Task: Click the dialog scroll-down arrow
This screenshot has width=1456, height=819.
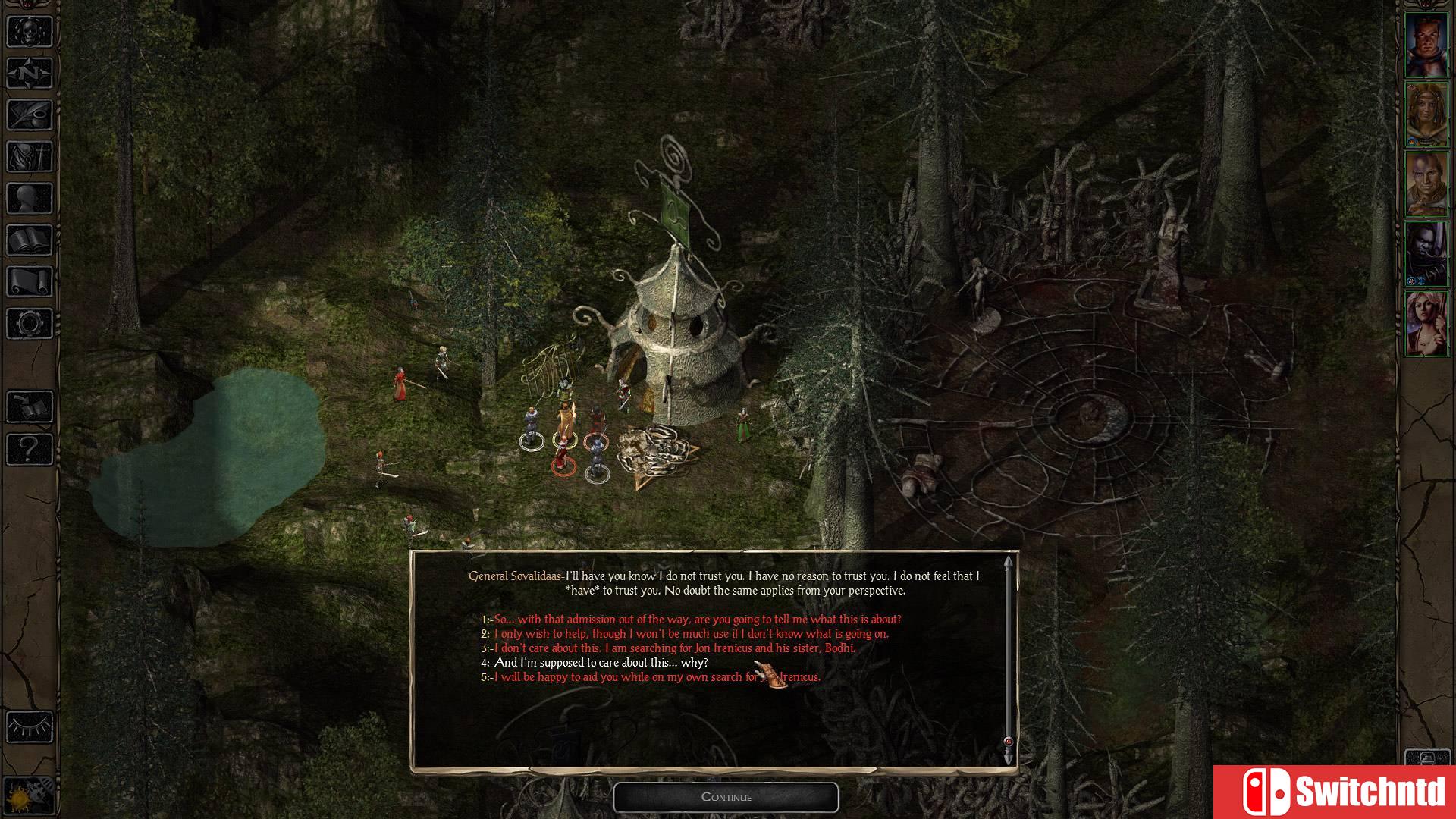Action: [1007, 755]
